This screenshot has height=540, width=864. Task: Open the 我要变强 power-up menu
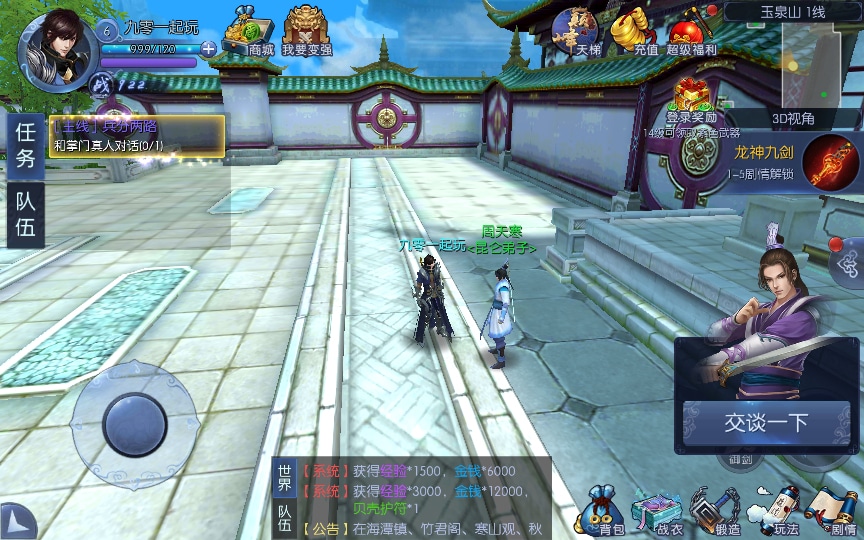point(307,32)
